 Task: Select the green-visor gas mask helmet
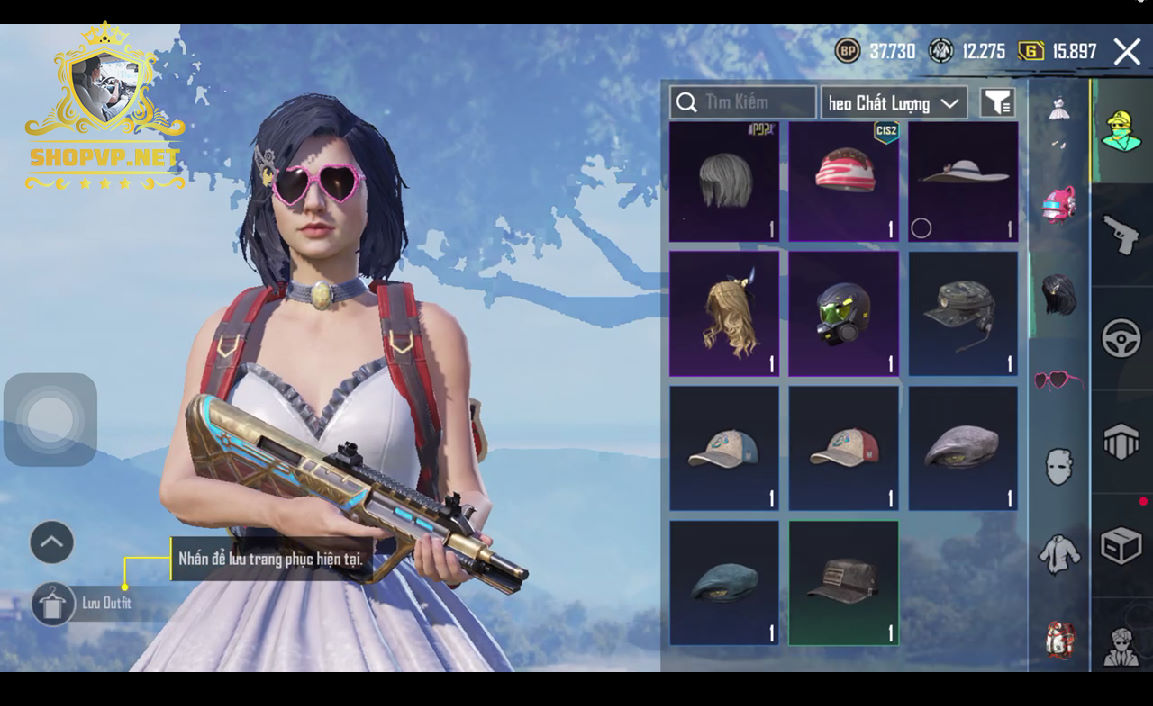843,314
